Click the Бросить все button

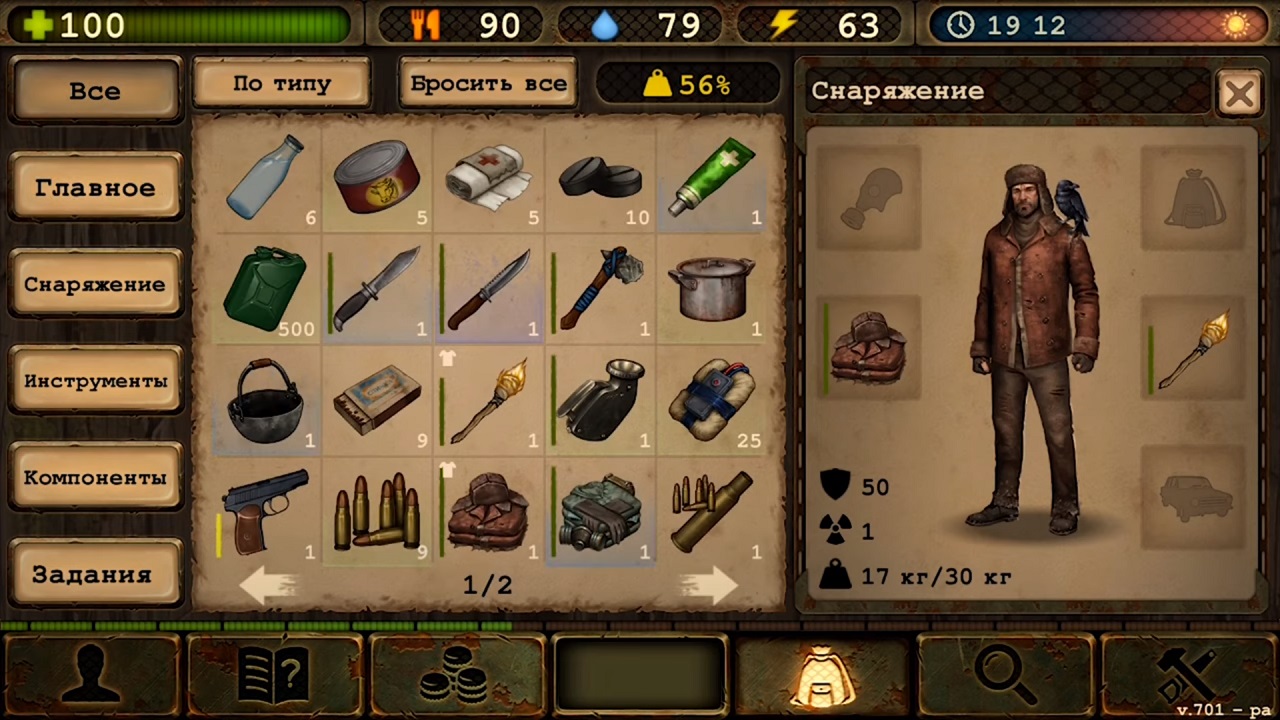pyautogui.click(x=489, y=84)
